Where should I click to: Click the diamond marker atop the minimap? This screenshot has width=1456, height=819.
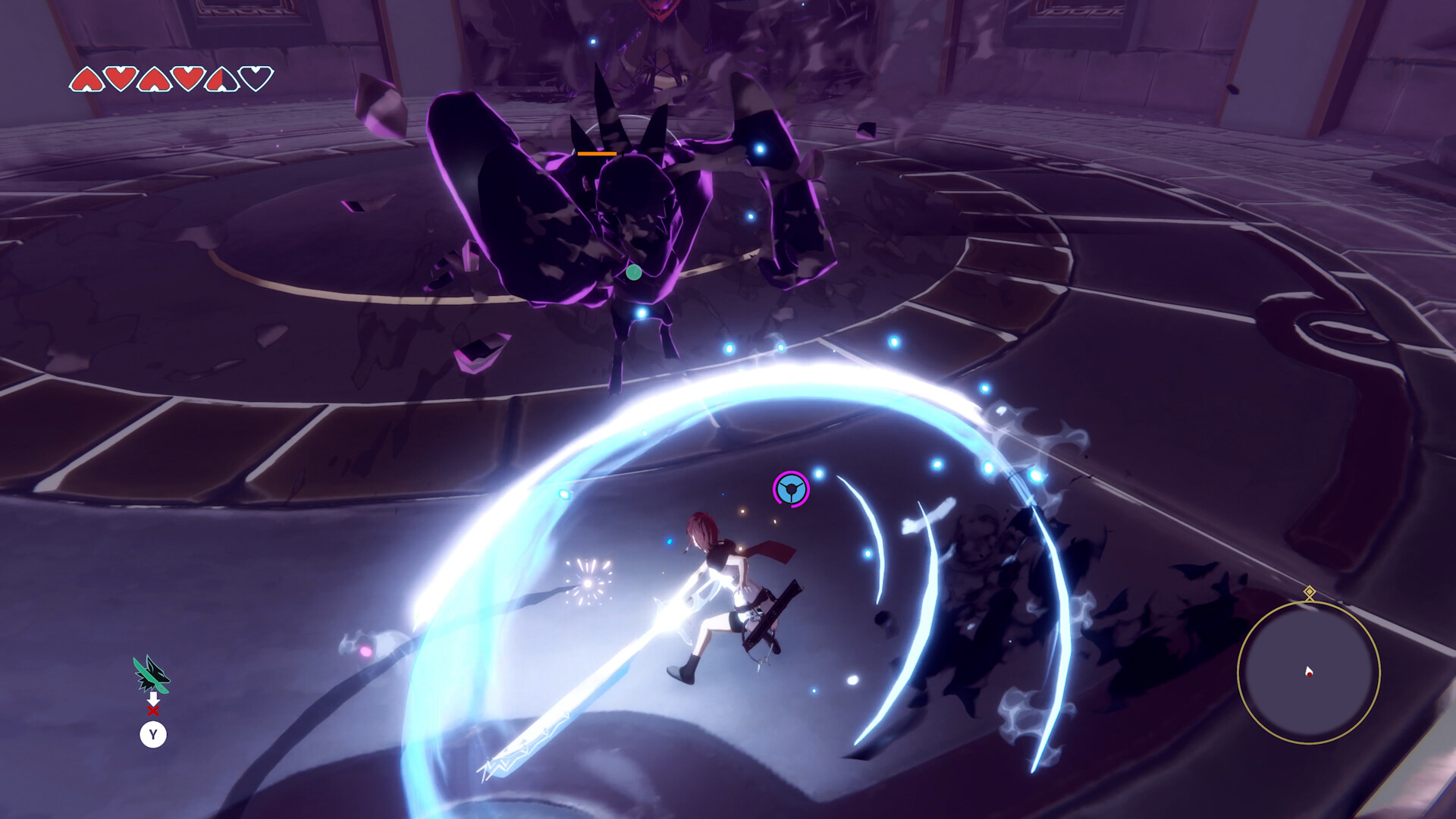point(1310,591)
